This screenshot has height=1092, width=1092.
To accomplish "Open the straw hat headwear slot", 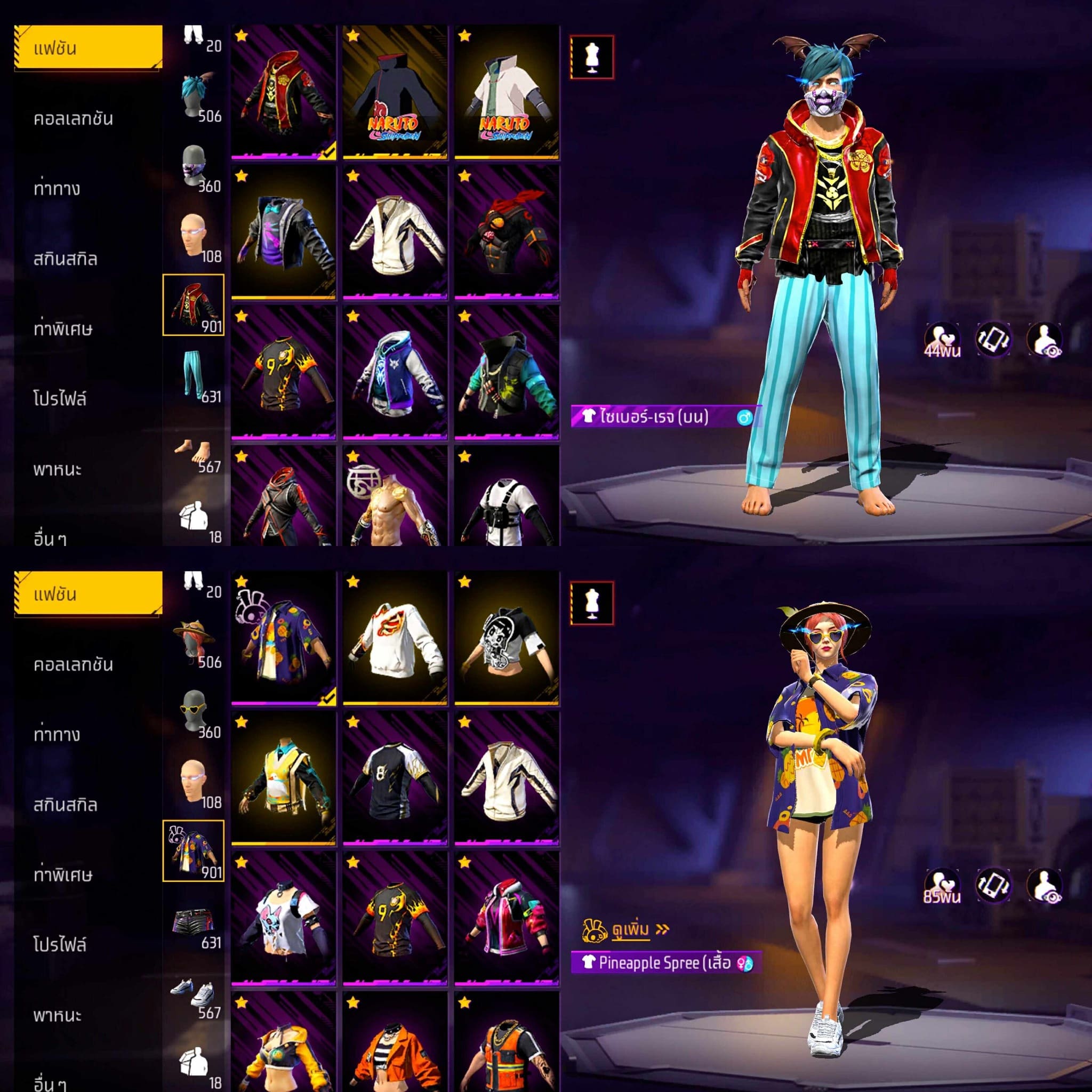I will (x=194, y=641).
